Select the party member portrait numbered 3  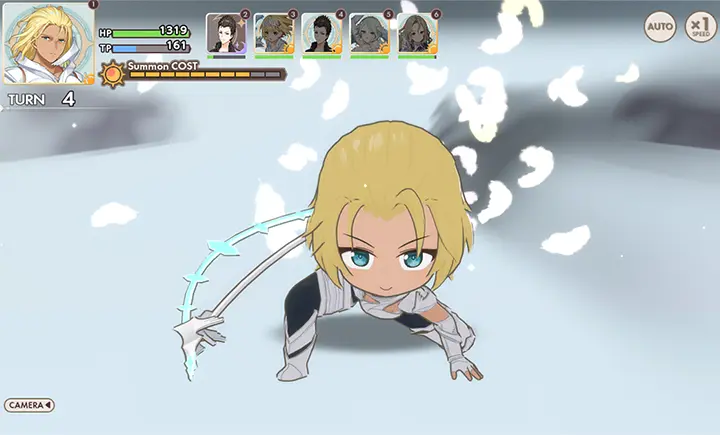click(x=273, y=33)
